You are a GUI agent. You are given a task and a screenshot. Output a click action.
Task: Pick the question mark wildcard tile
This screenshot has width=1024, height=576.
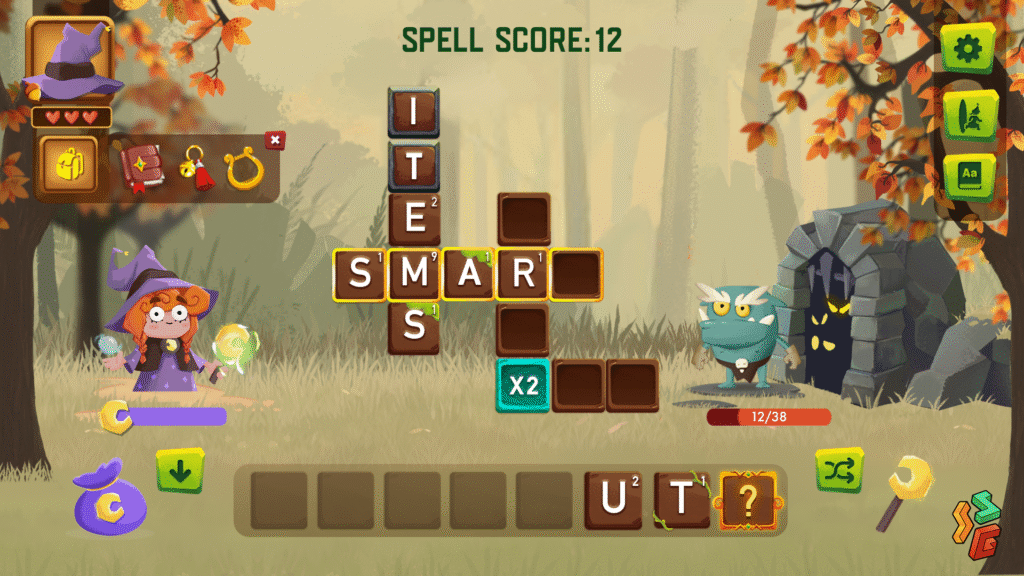[x=749, y=500]
